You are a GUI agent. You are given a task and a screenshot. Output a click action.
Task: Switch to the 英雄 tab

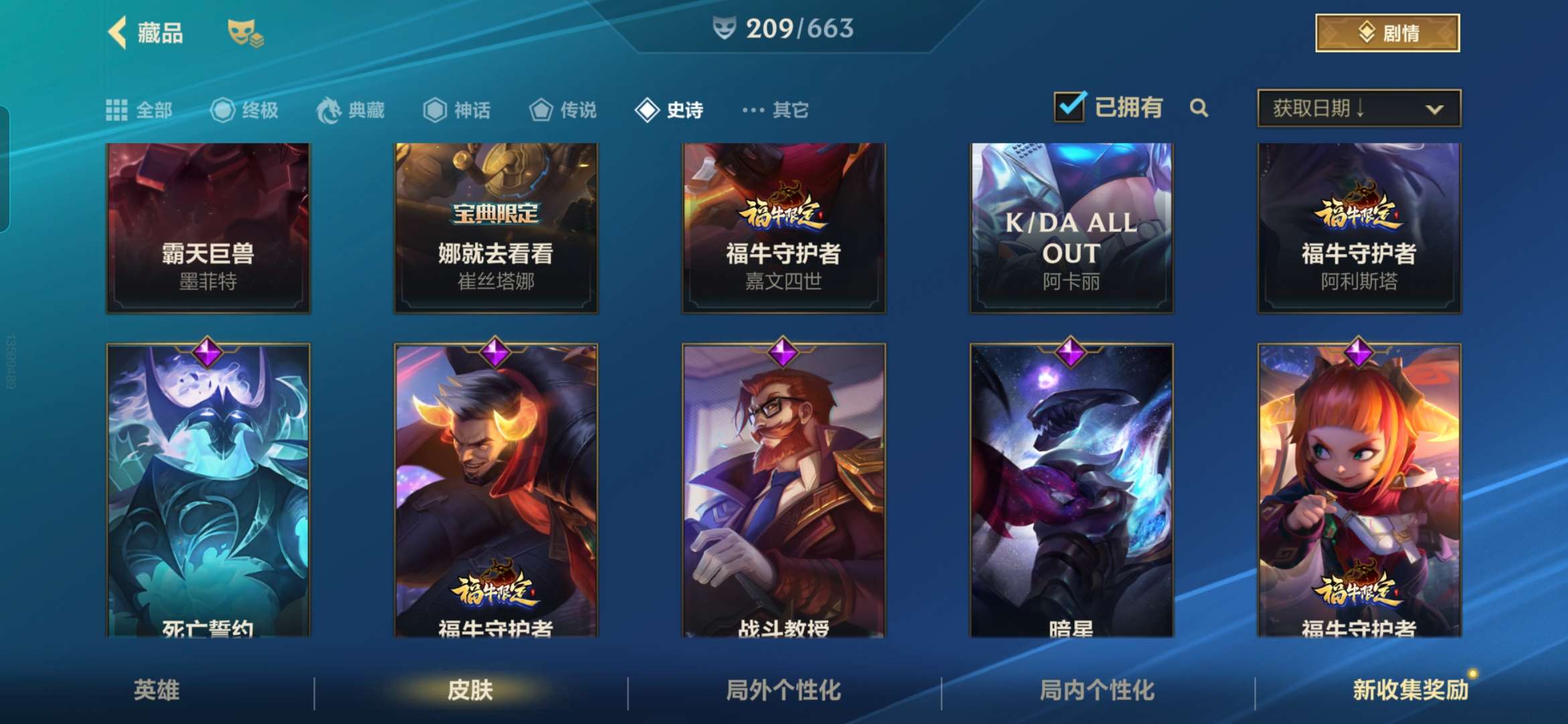click(x=157, y=690)
